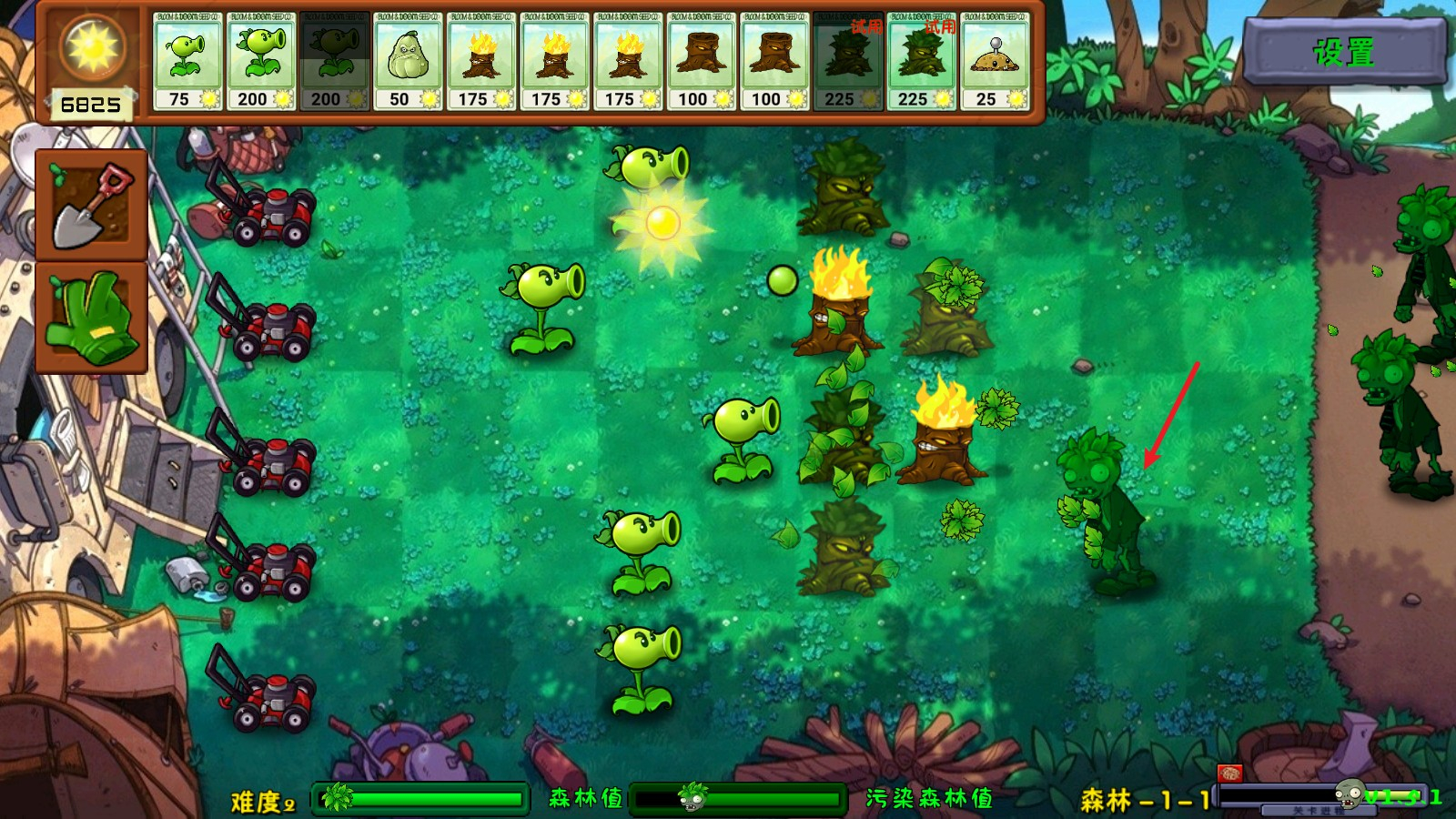Choose the Squash seed packet
The width and height of the screenshot is (1456, 819).
coord(408,61)
